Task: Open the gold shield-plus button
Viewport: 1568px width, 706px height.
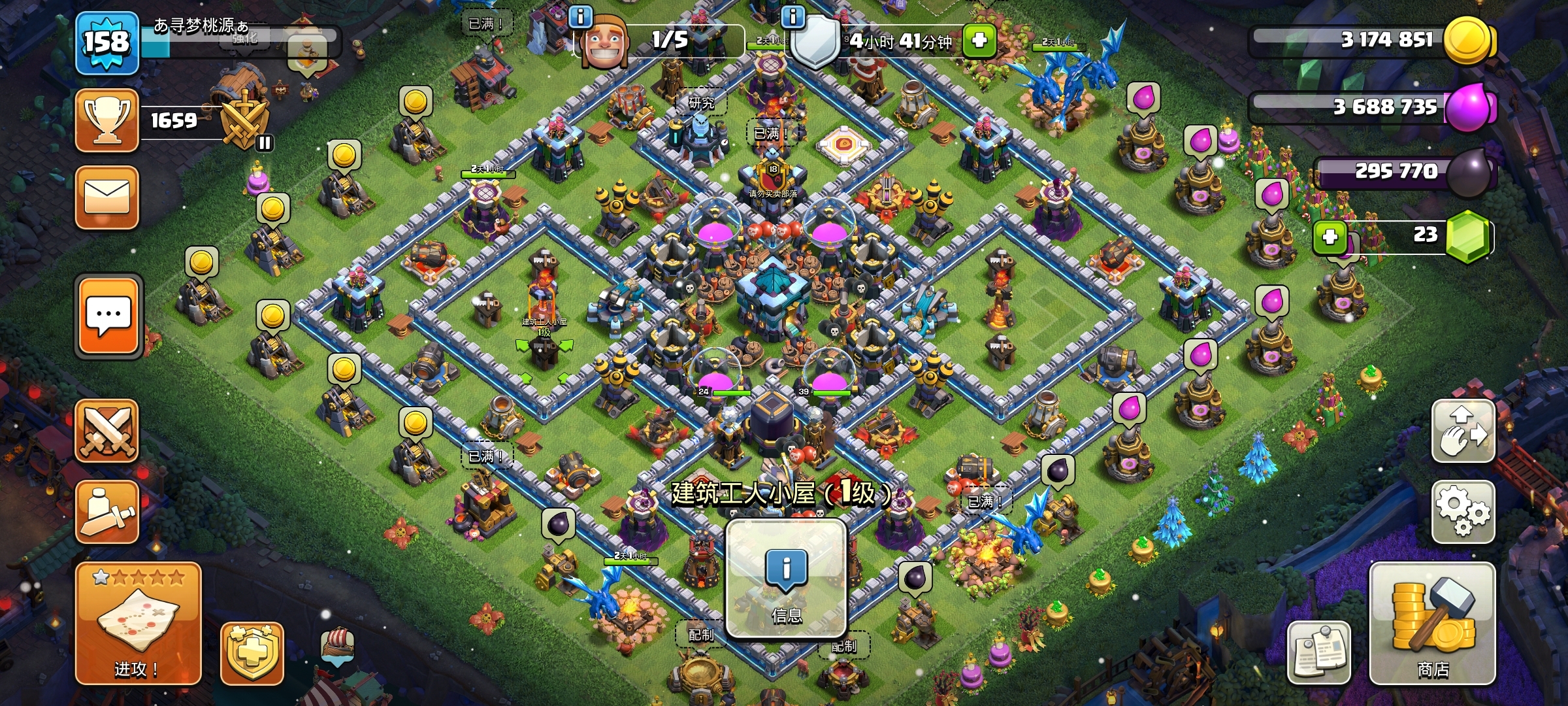Action: coord(252,652)
